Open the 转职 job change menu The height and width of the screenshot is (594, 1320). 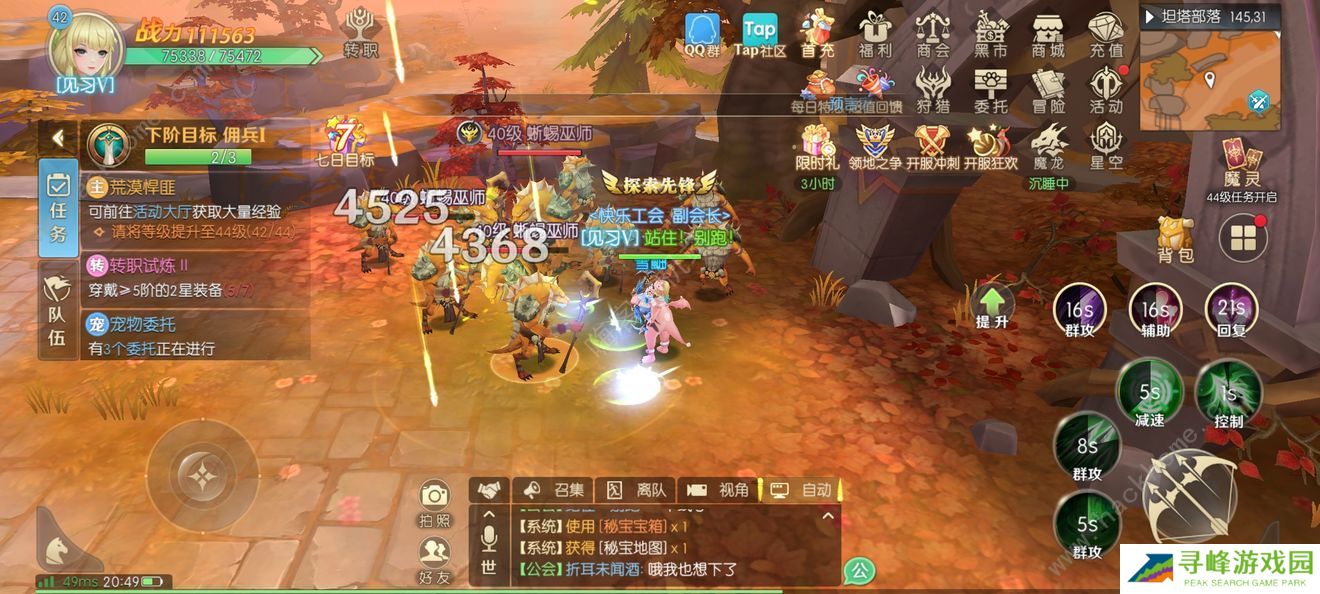click(x=359, y=32)
